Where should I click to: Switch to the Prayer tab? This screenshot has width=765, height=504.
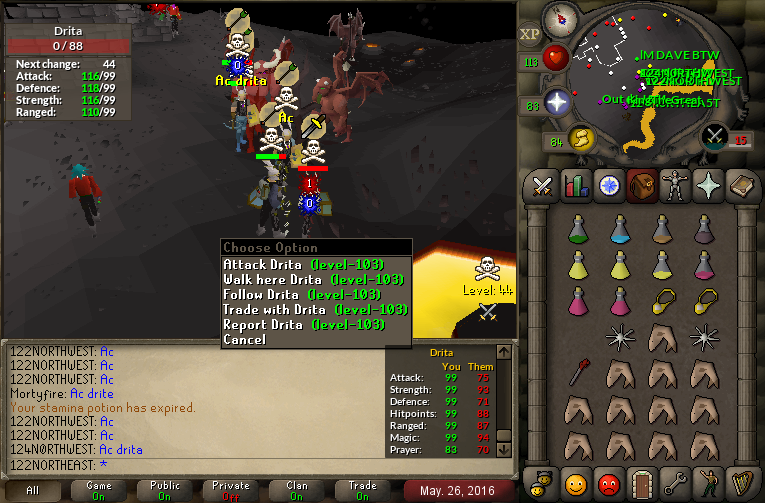coord(707,186)
